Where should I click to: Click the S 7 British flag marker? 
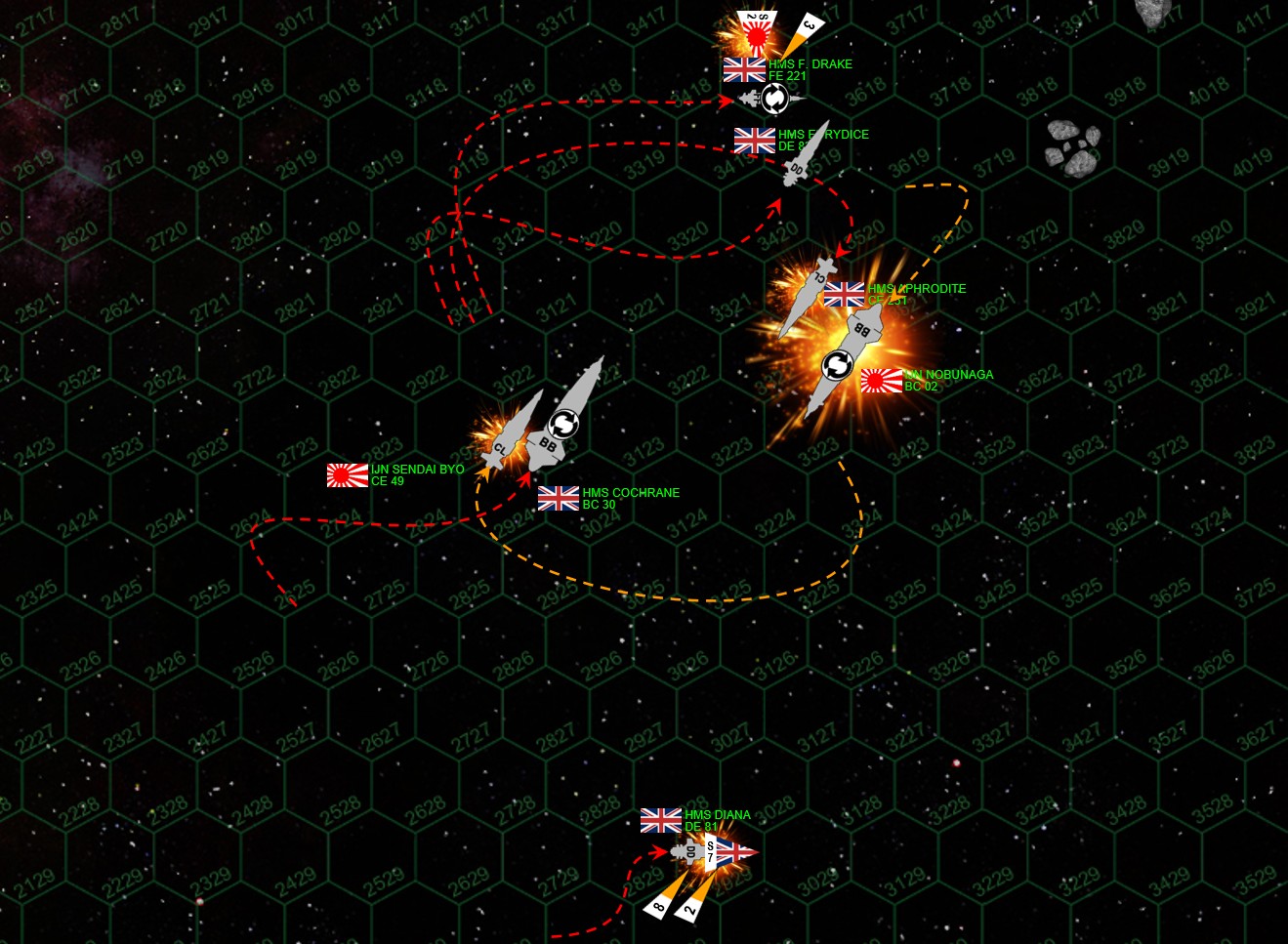pyautogui.click(x=730, y=852)
